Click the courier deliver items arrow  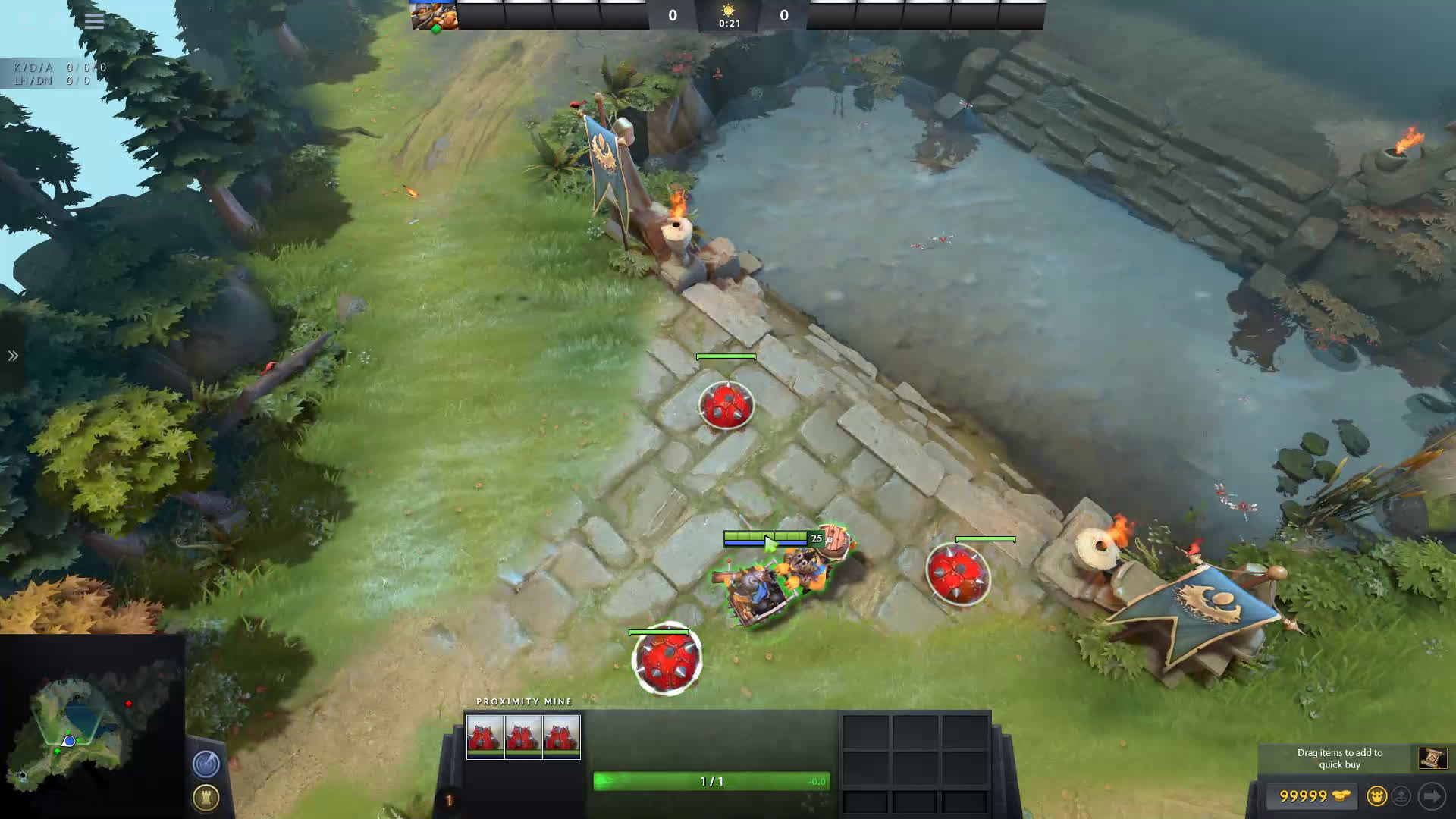click(1432, 796)
